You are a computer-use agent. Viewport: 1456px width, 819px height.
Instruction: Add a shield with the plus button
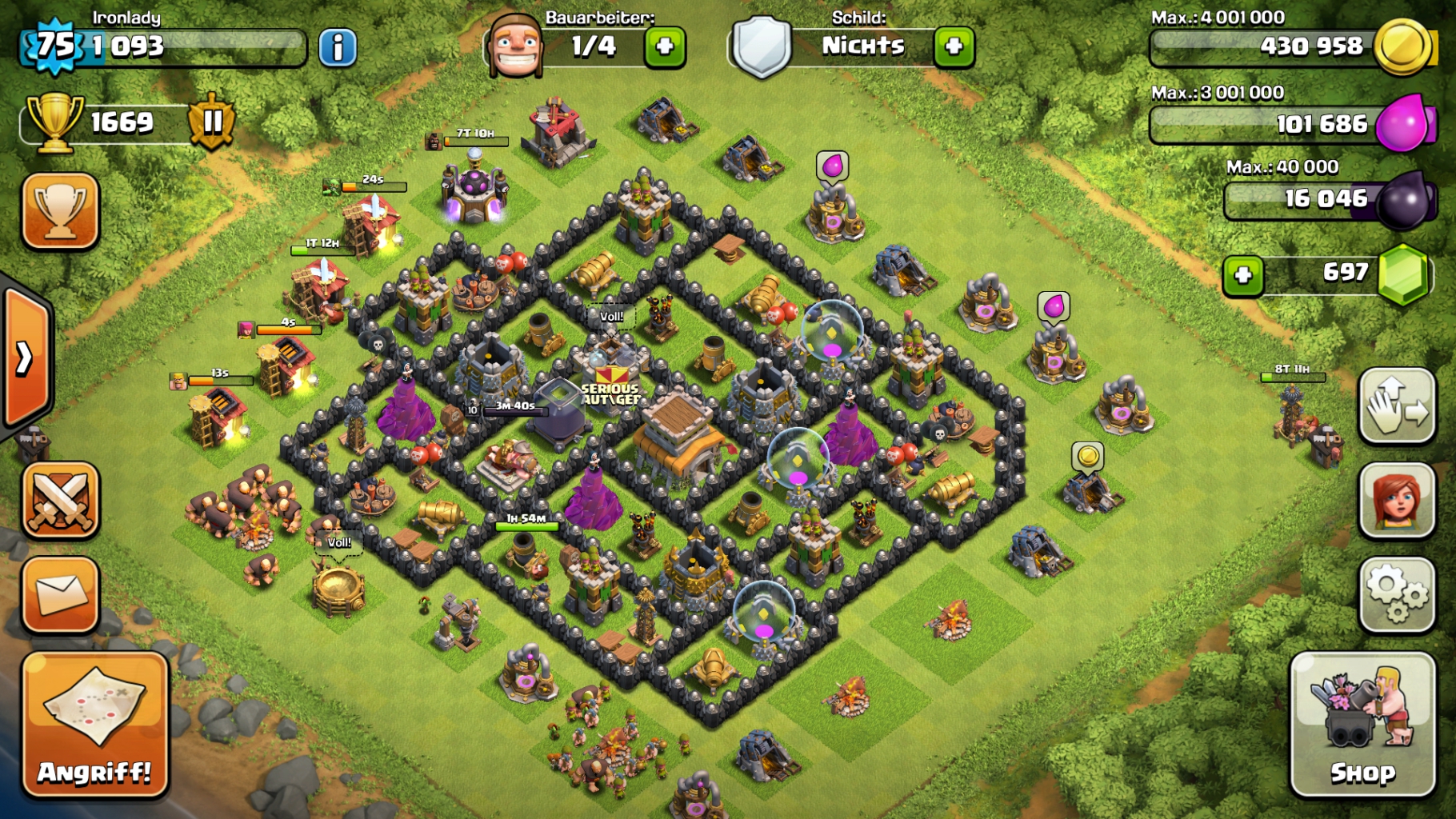(x=954, y=47)
